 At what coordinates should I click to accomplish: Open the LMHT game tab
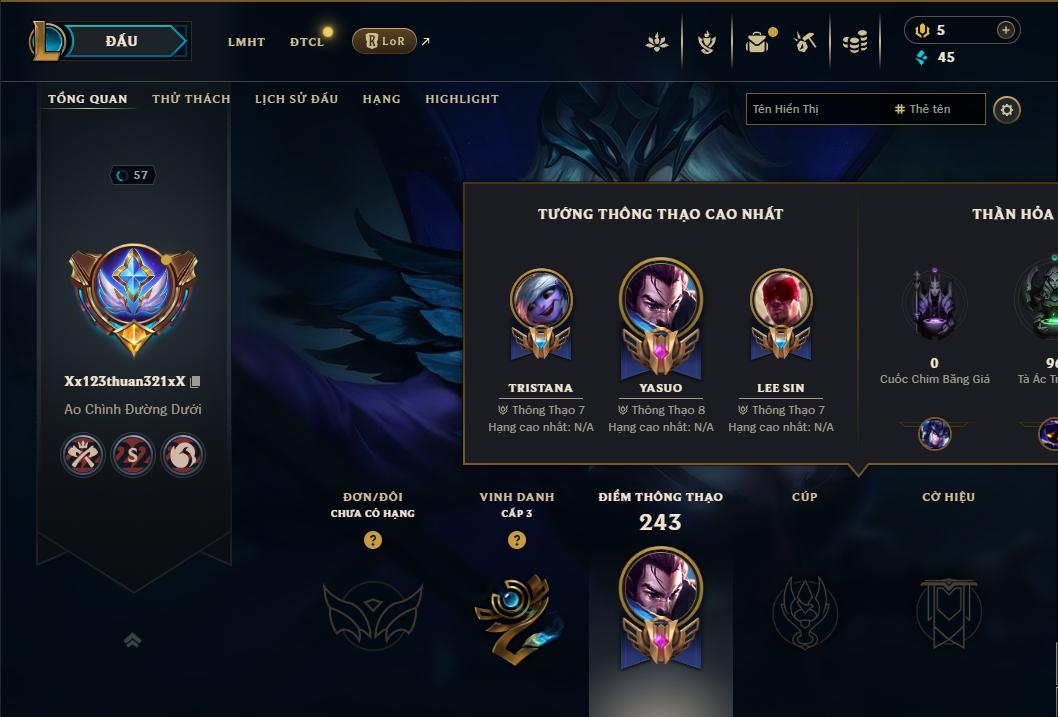pos(246,42)
